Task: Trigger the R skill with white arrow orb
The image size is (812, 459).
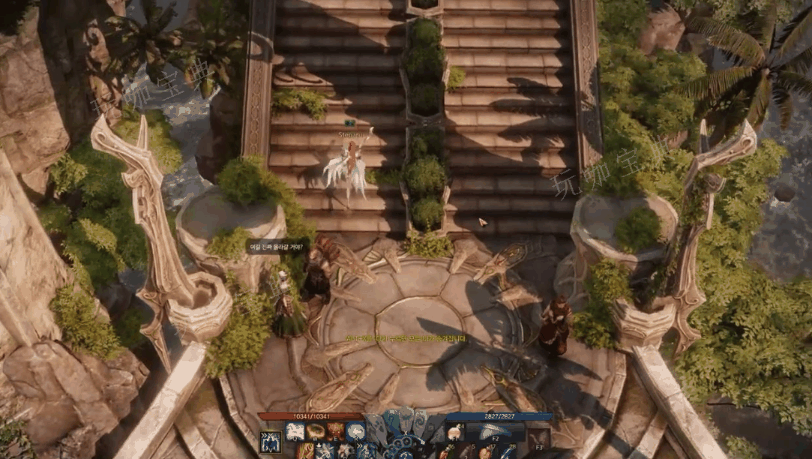Action: click(x=356, y=432)
